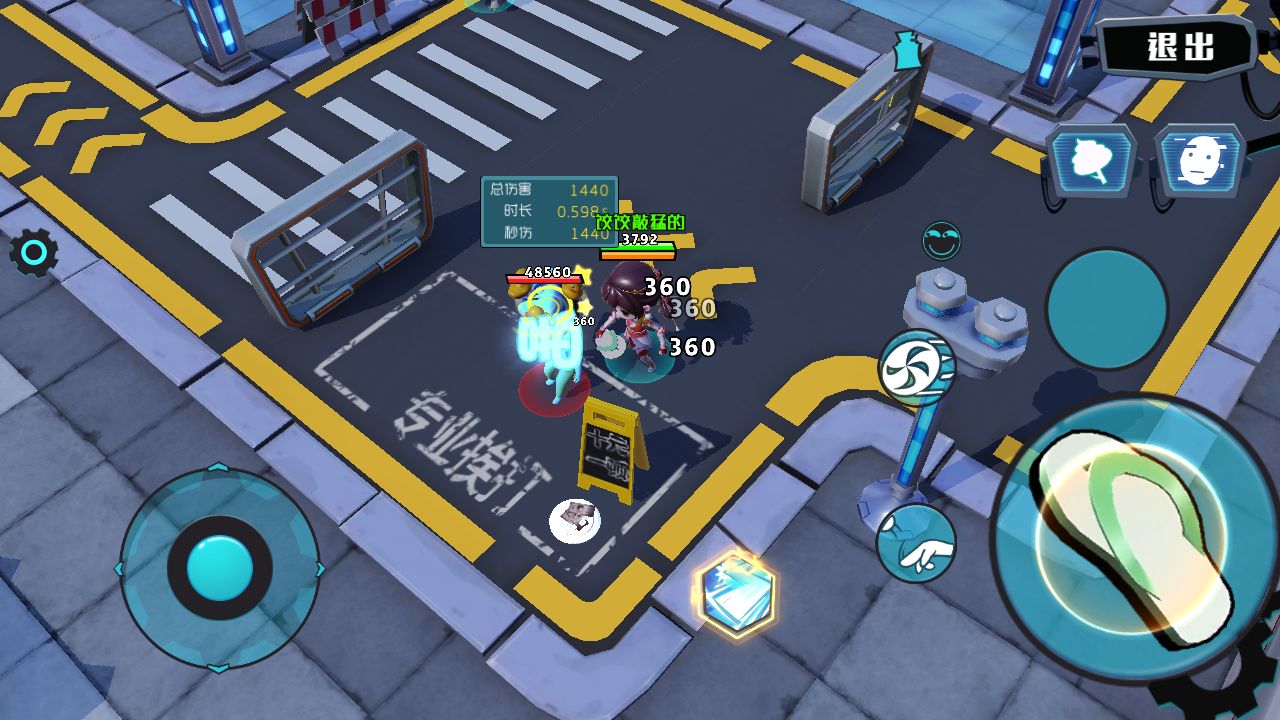Open the blank face emote button
1280x720 pixels.
click(1199, 160)
